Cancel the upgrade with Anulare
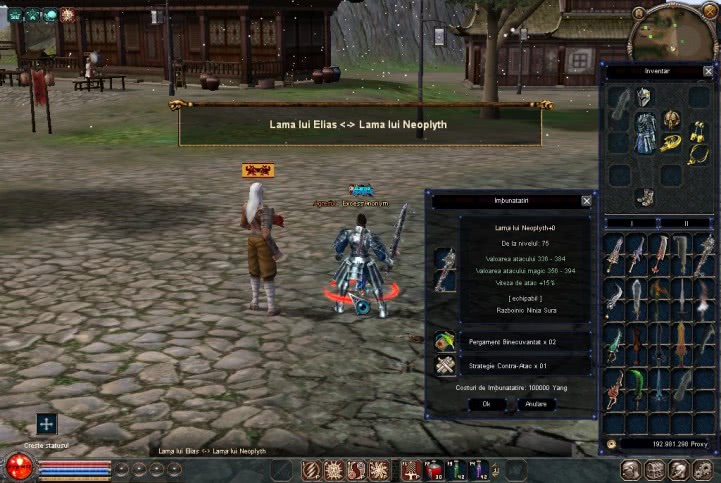 536,404
